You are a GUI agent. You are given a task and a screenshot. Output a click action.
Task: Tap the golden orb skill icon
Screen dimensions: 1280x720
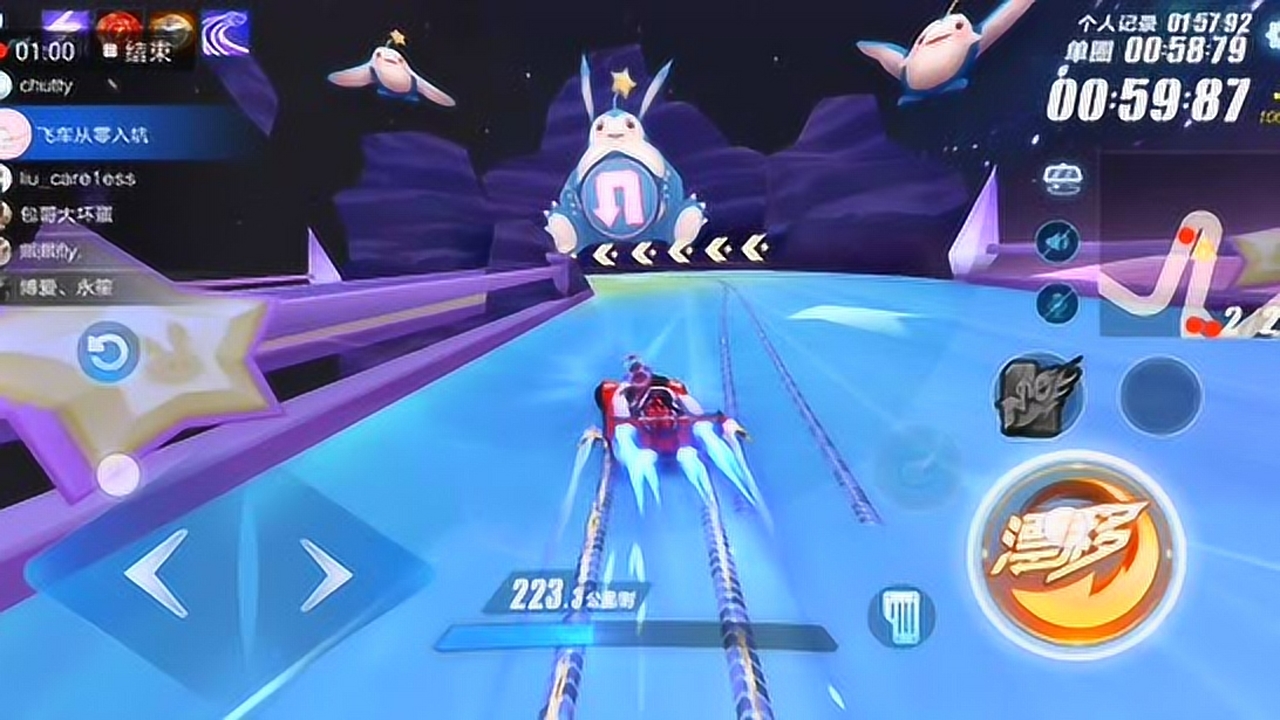171,25
